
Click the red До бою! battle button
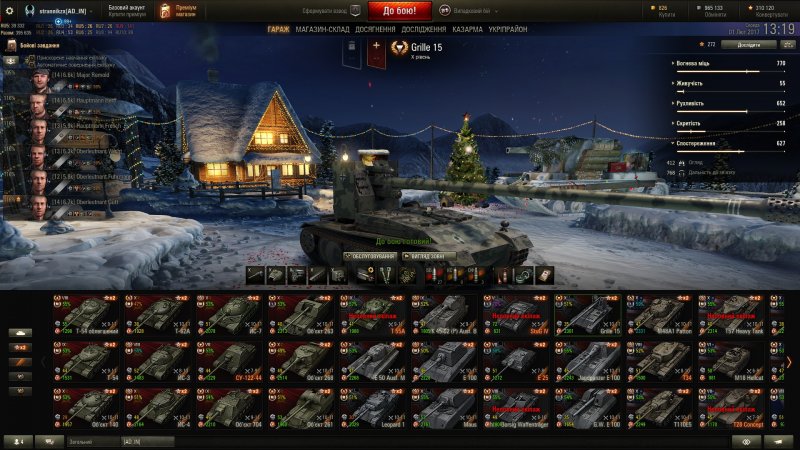[x=406, y=11]
